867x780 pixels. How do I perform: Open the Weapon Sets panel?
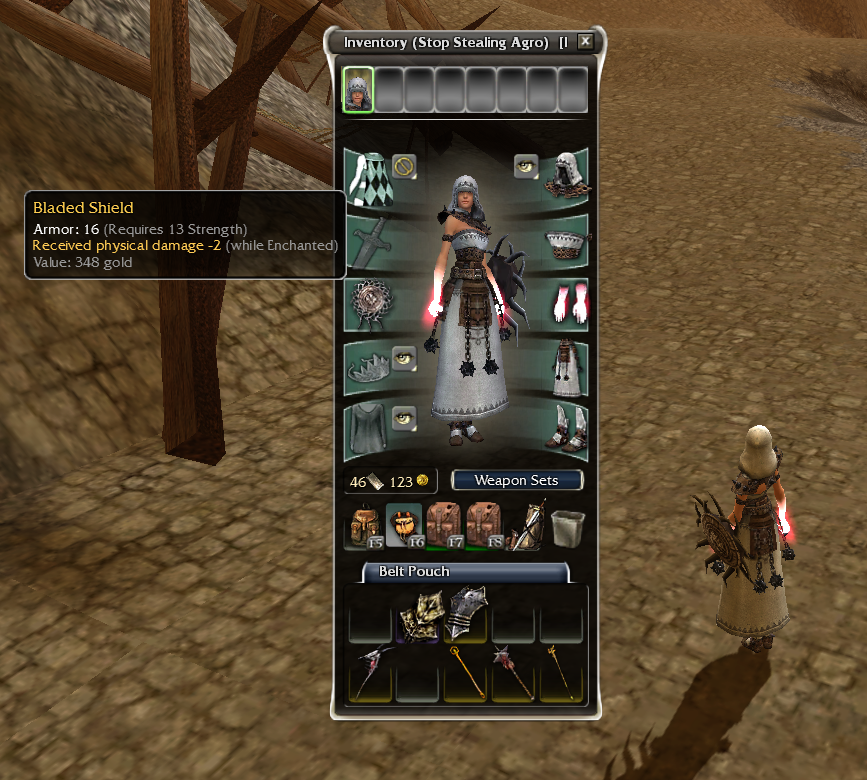pos(516,480)
